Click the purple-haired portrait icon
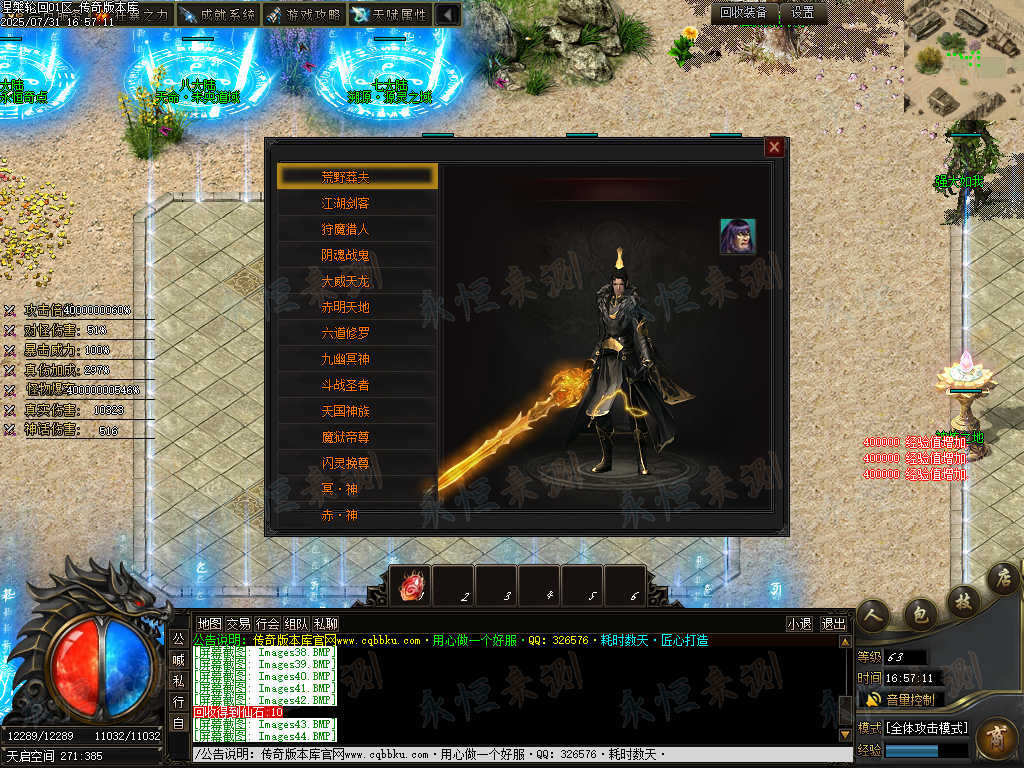Image resolution: width=1024 pixels, height=768 pixels. (x=738, y=237)
